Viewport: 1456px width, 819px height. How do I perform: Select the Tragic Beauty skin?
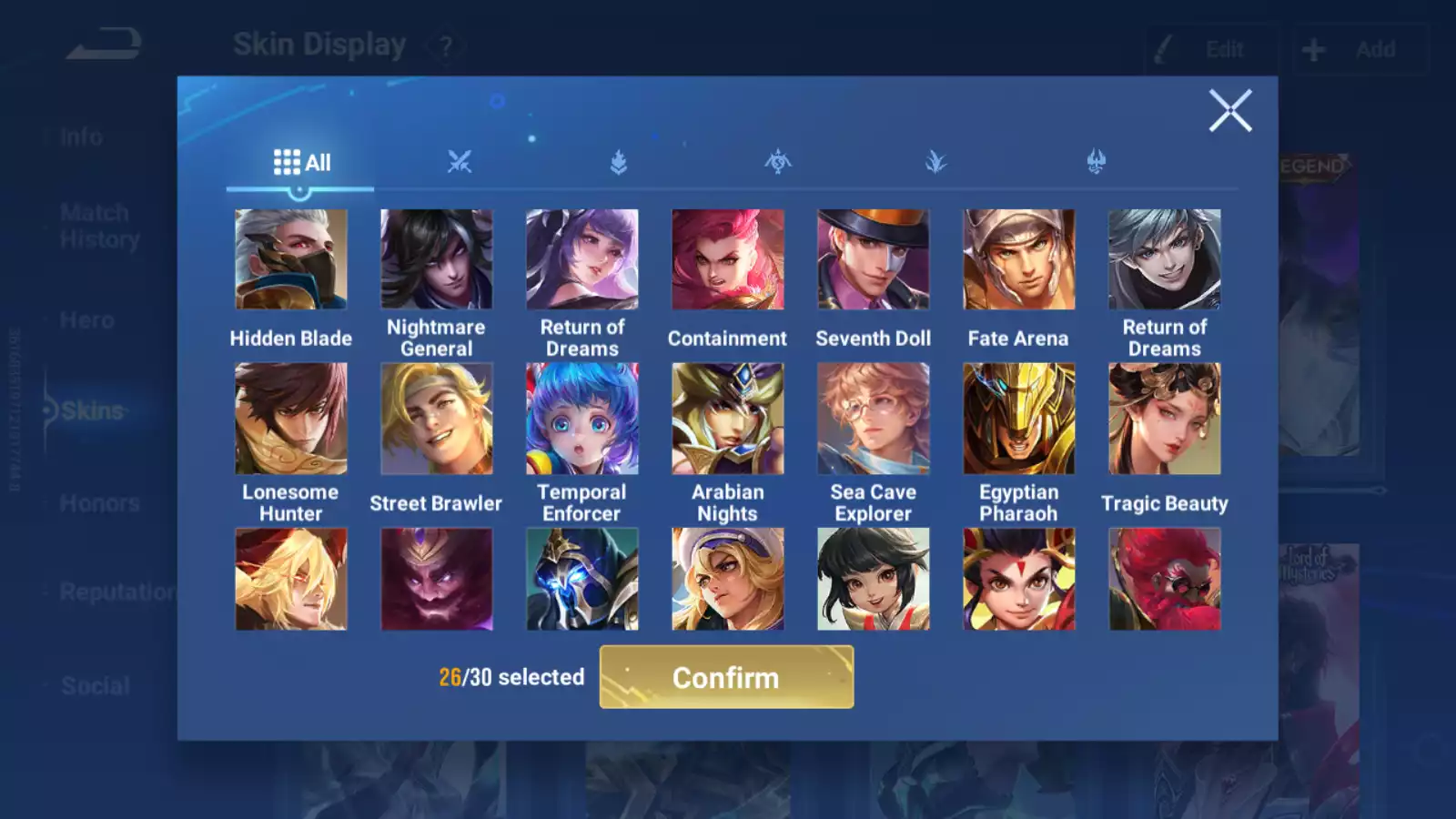tap(1164, 419)
